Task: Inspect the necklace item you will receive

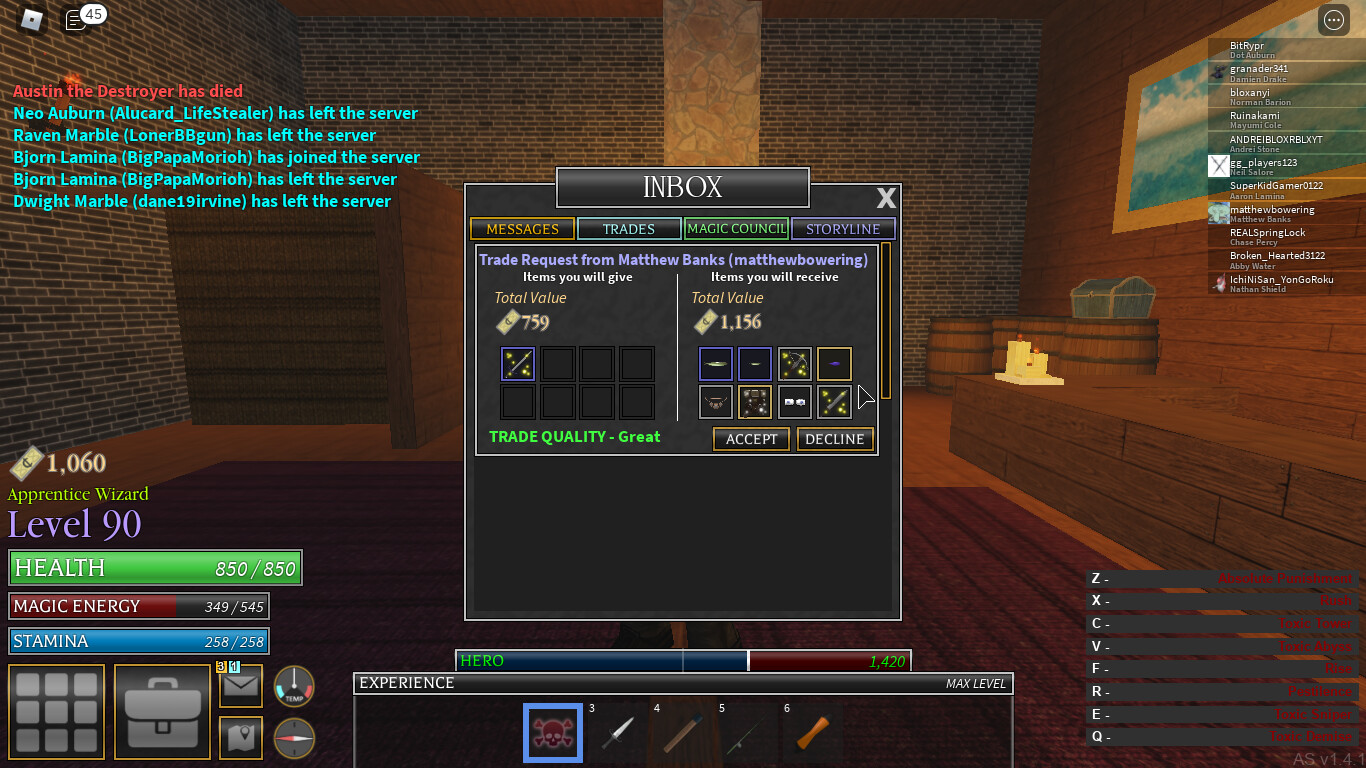Action: click(715, 402)
